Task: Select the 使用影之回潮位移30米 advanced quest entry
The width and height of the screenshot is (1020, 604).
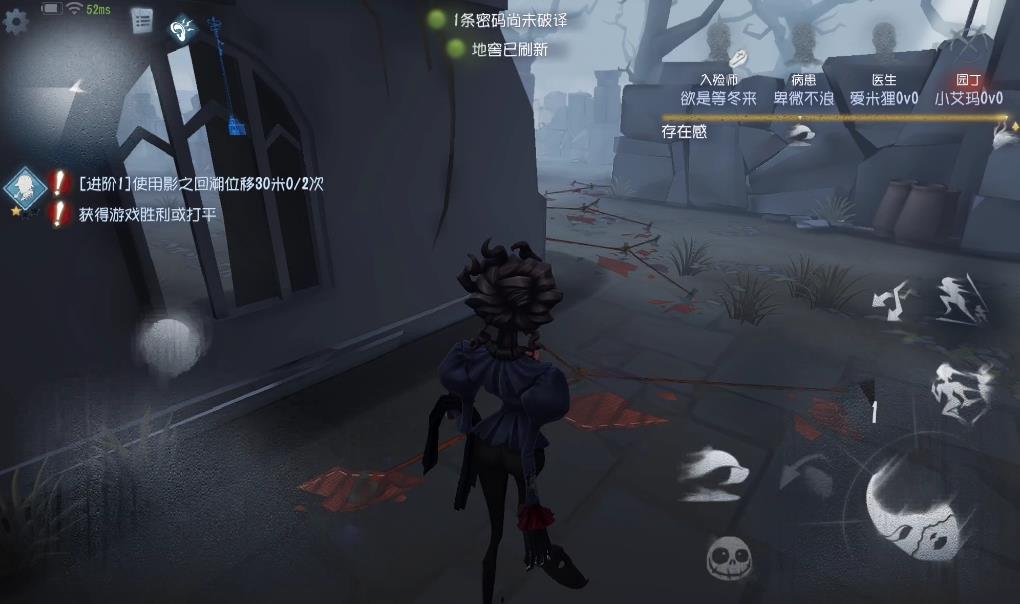Action: click(201, 184)
